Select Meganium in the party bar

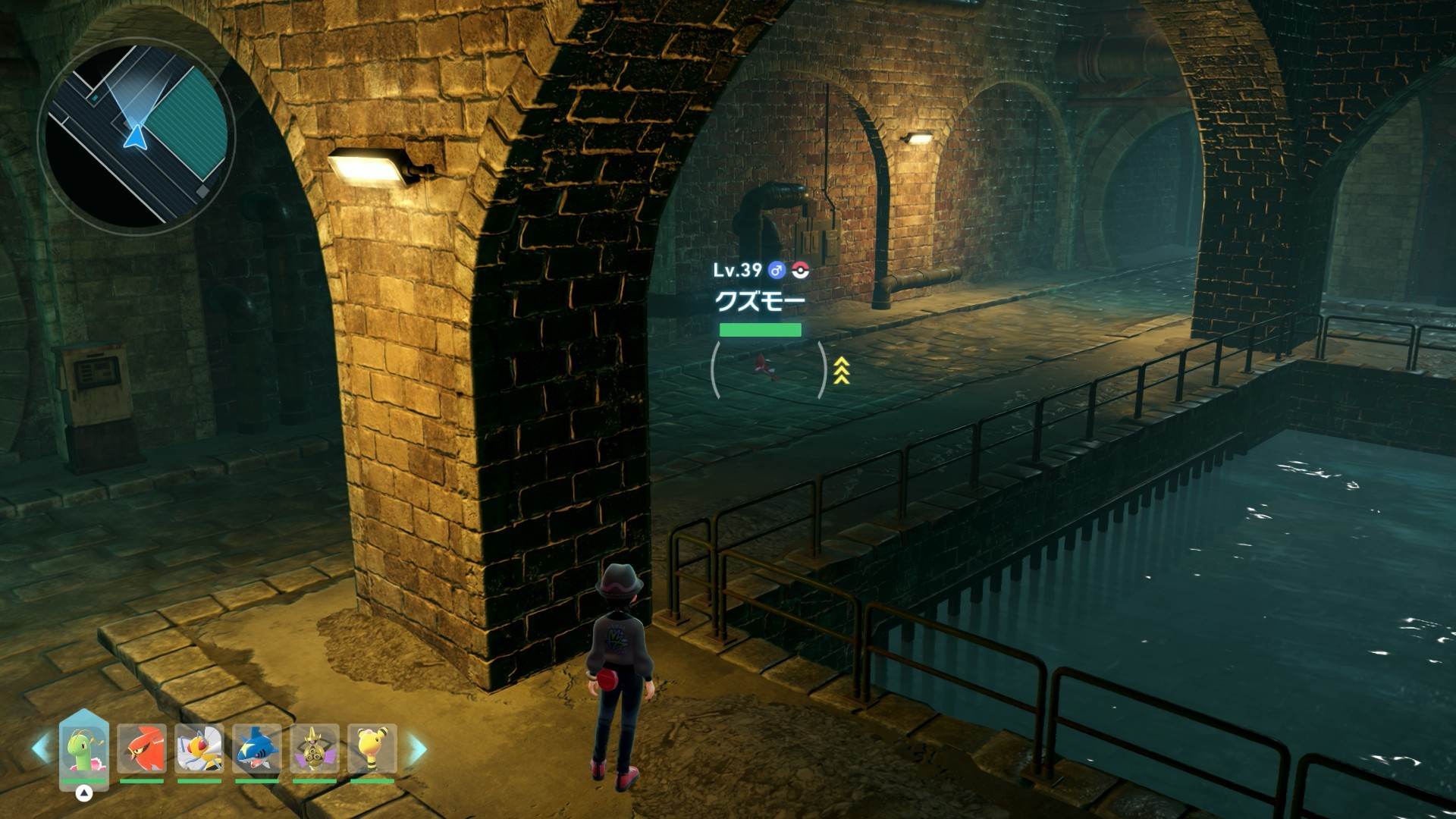tap(84, 749)
